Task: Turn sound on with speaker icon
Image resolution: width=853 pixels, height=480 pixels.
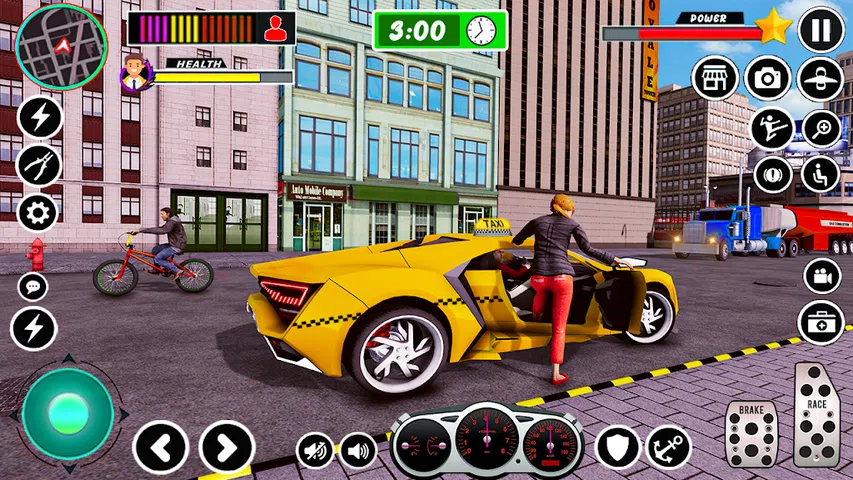Action: pos(359,450)
